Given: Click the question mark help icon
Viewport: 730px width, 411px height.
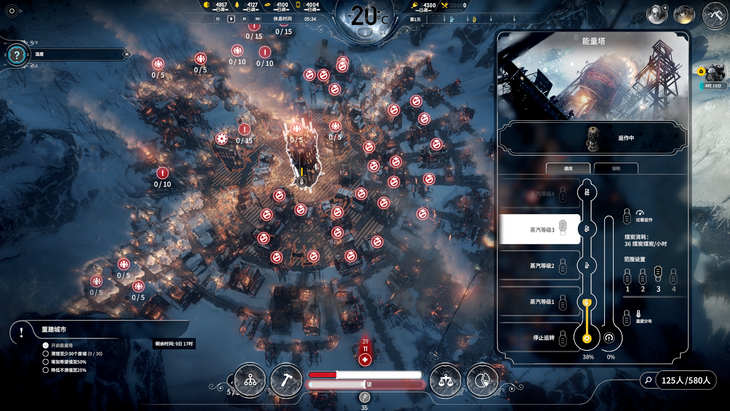Looking at the screenshot, I should [x=16, y=55].
